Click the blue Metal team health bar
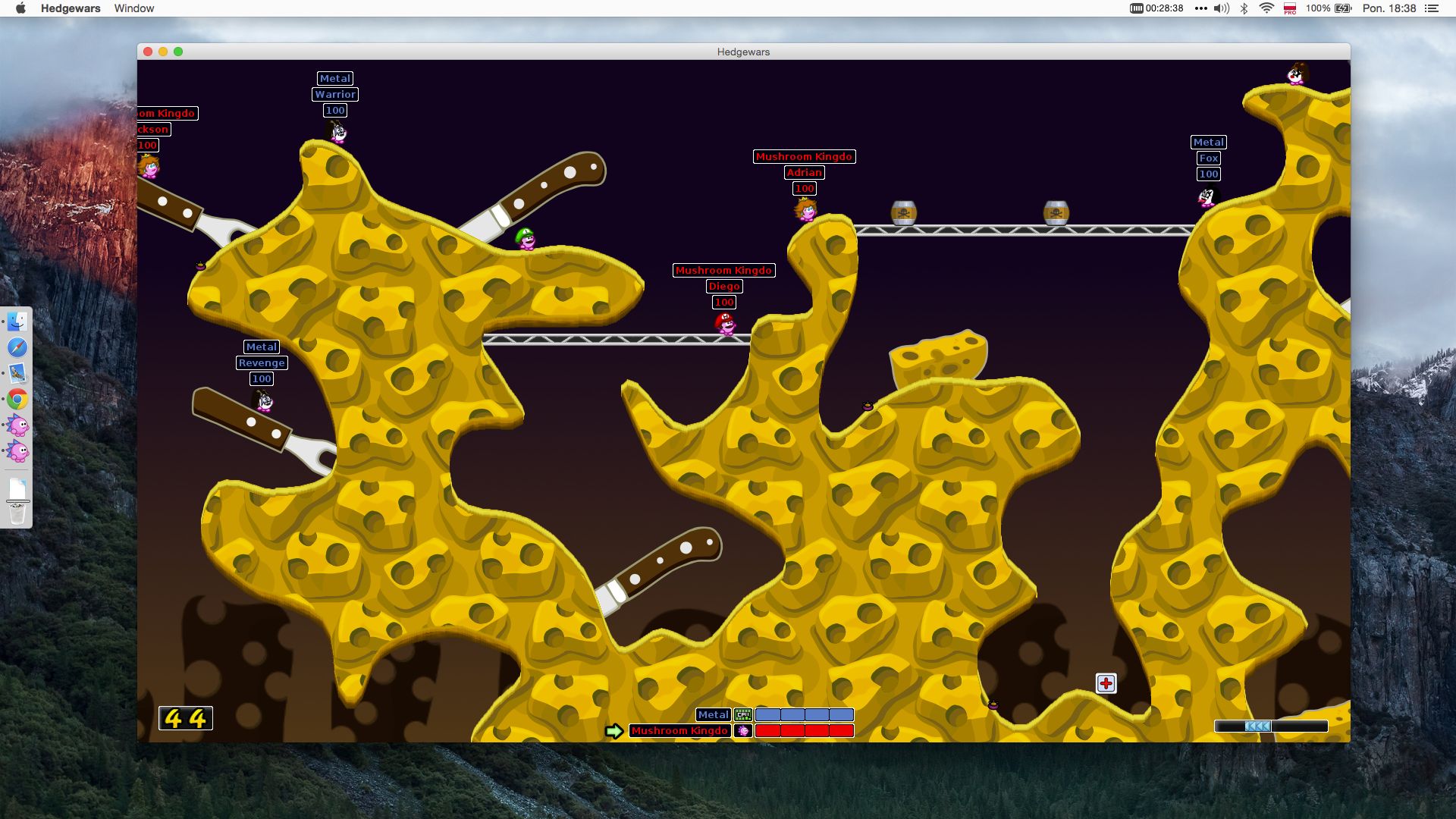The height and width of the screenshot is (819, 1456). 805,714
